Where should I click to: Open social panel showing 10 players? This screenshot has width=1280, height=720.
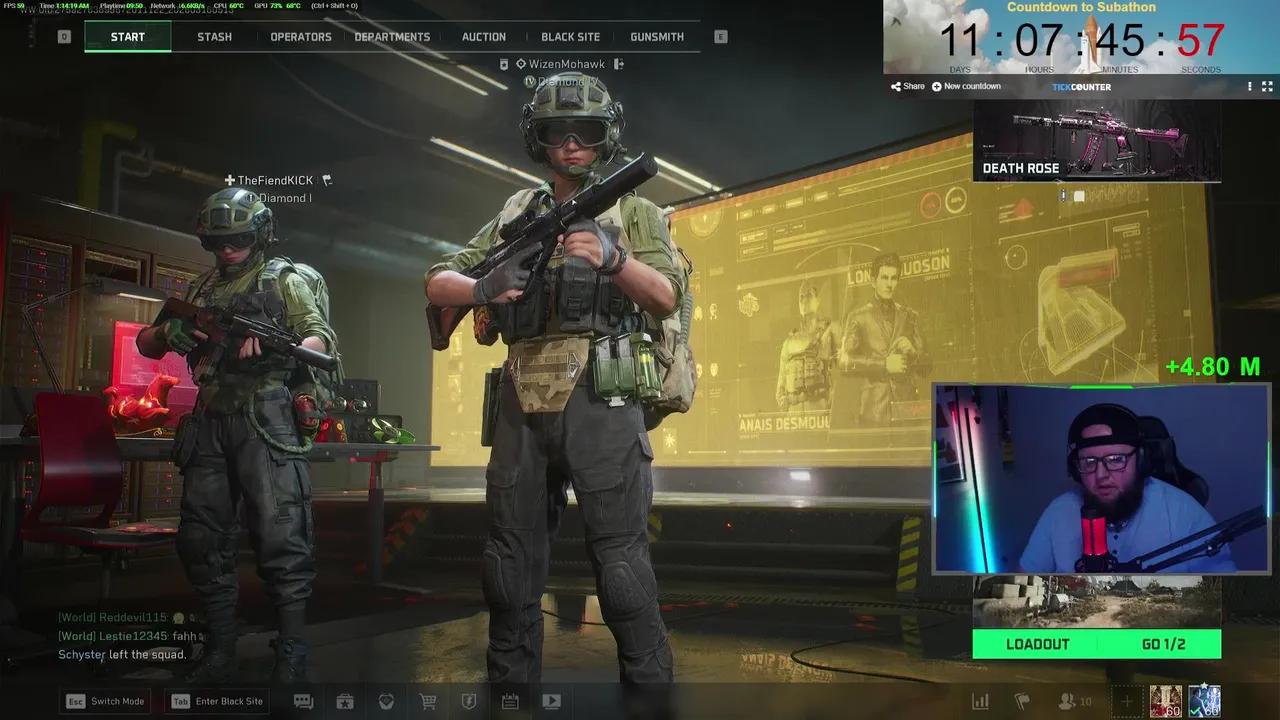(1066, 701)
